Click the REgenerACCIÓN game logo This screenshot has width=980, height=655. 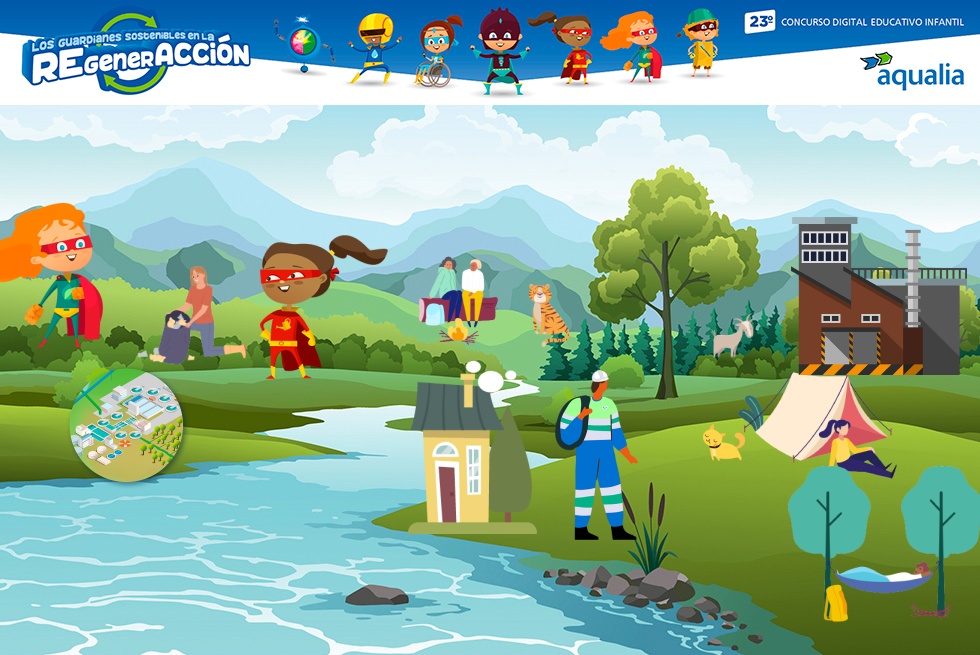136,54
